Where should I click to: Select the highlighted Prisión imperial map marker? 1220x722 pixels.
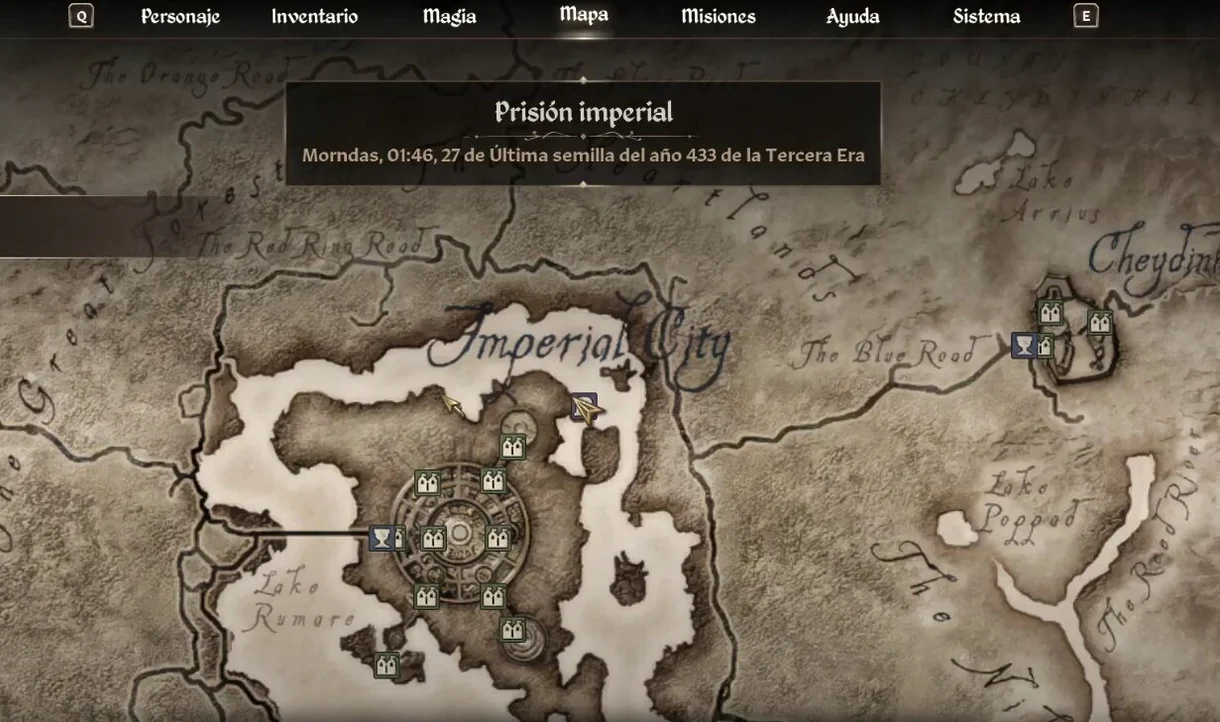coord(584,407)
